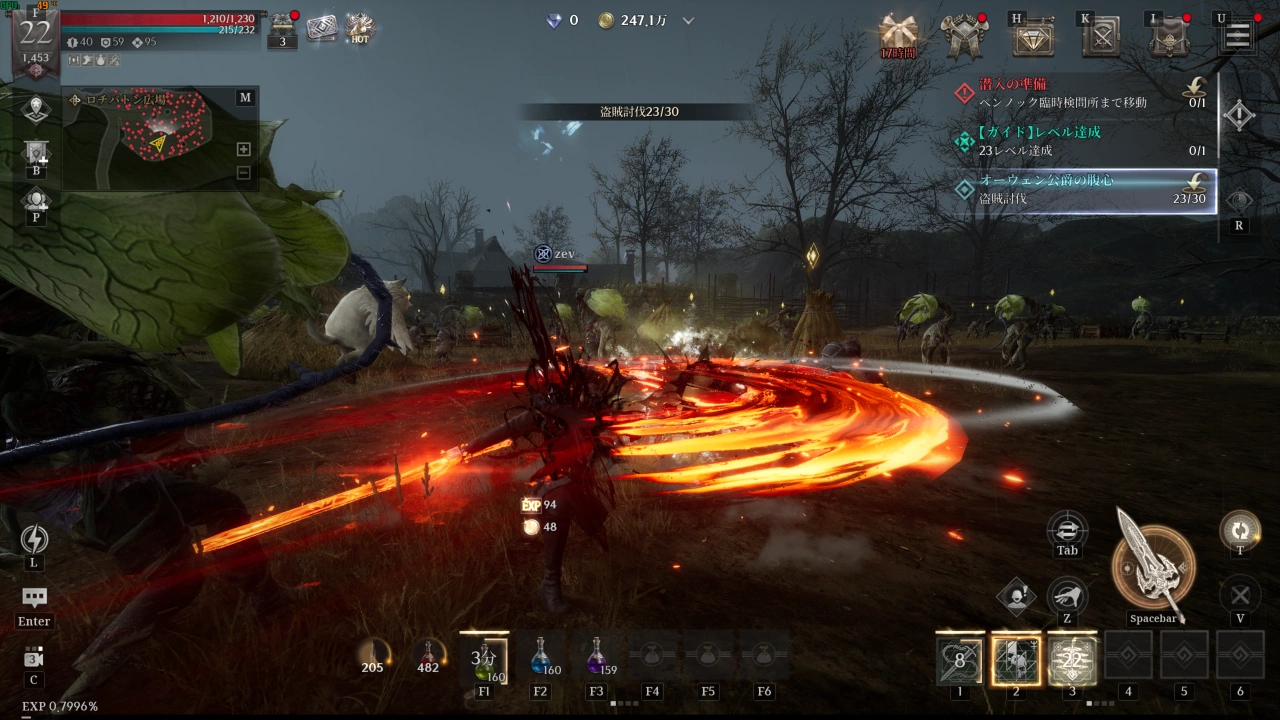The image size is (1280, 720).
Task: Trigger the sword attack Spacebar button
Action: click(1153, 567)
